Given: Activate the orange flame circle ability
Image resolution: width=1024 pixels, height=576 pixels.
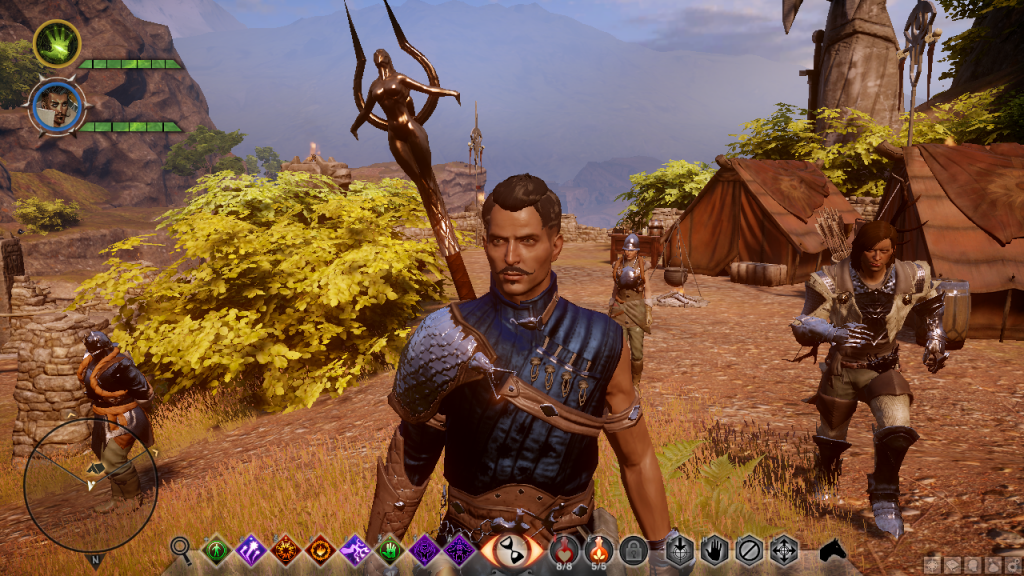Looking at the screenshot, I should pos(285,549).
